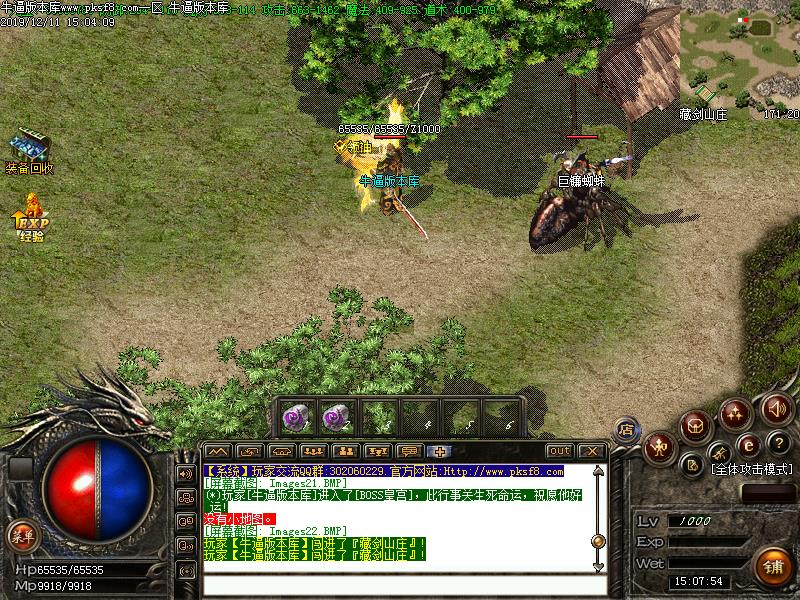Click the question mark help button
Screen dimensions: 800x600
click(776, 443)
